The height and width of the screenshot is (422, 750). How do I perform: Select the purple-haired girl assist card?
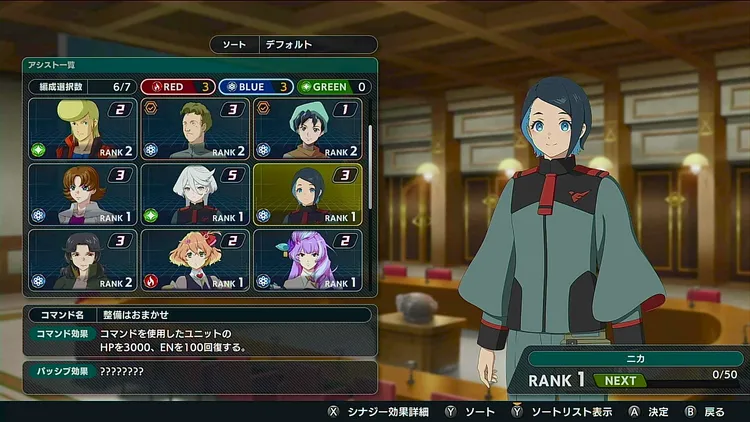[x=306, y=259]
